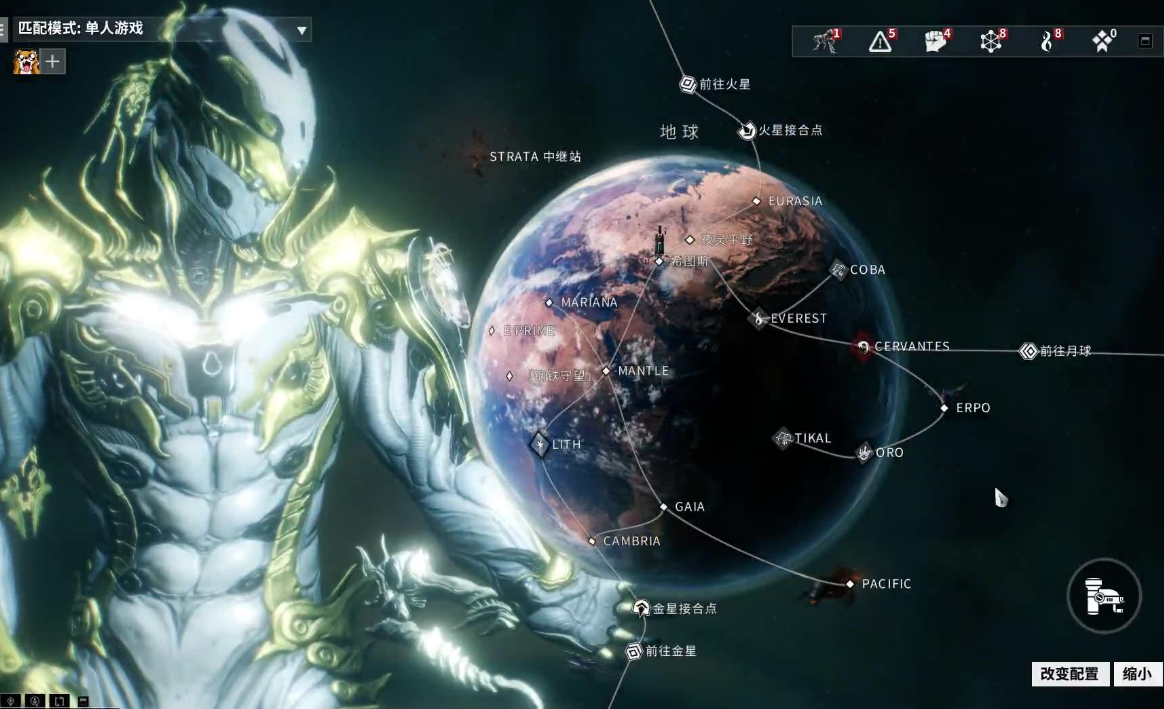Select the EVEREST mission node
This screenshot has width=1164, height=709.
pyautogui.click(x=759, y=319)
